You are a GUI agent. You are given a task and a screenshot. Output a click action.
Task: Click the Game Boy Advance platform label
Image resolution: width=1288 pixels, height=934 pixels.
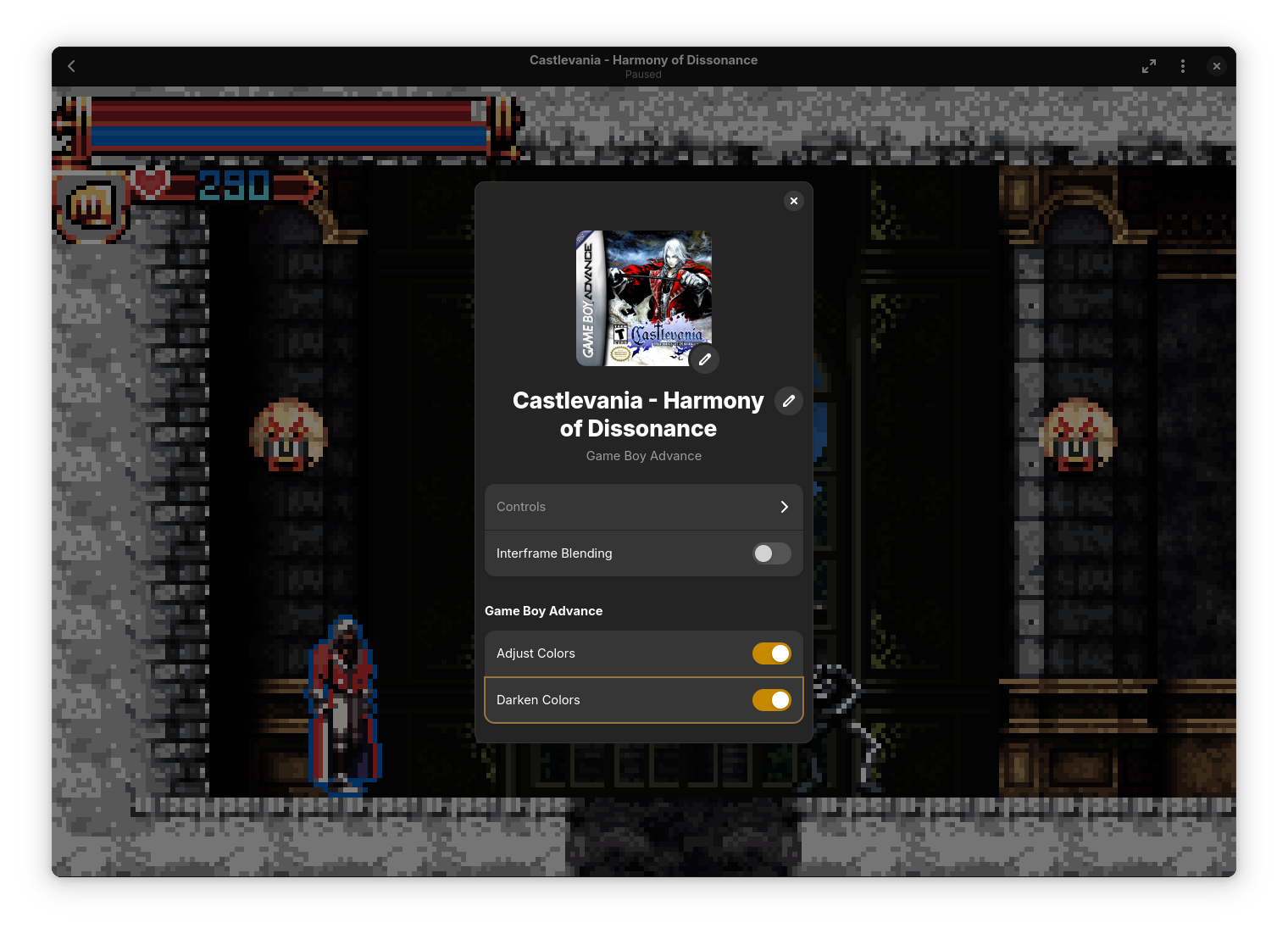tap(643, 455)
